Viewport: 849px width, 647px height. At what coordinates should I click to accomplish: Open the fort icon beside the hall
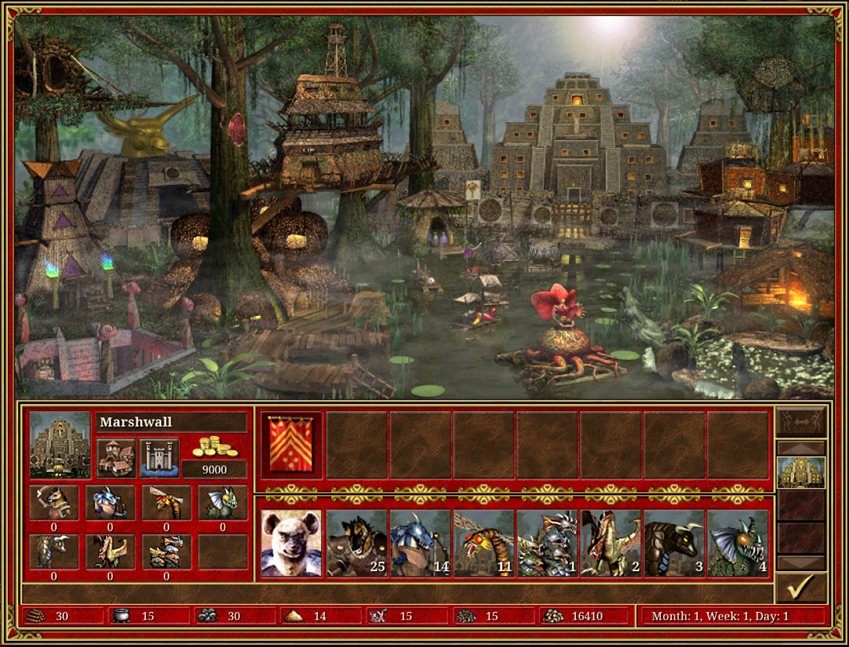pyautogui.click(x=159, y=457)
